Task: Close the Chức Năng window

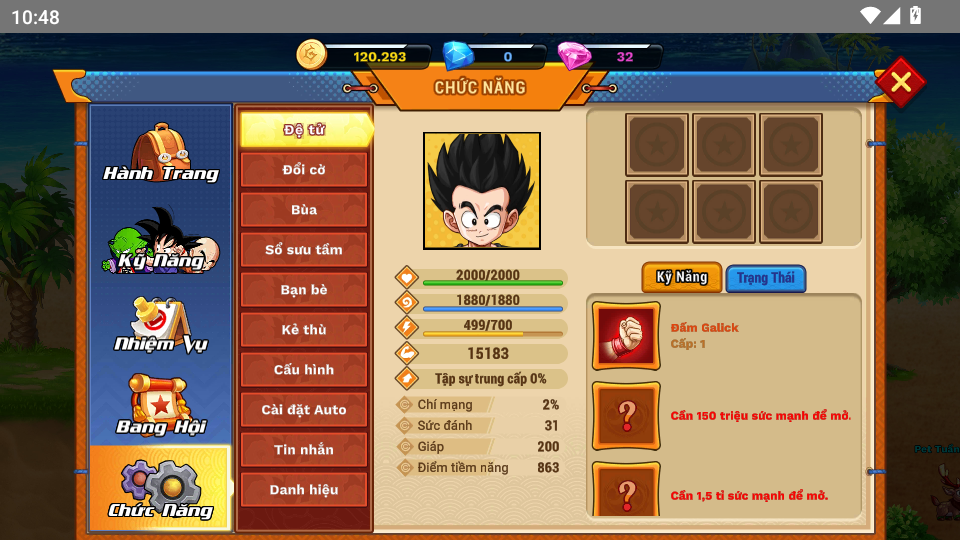Action: point(900,82)
